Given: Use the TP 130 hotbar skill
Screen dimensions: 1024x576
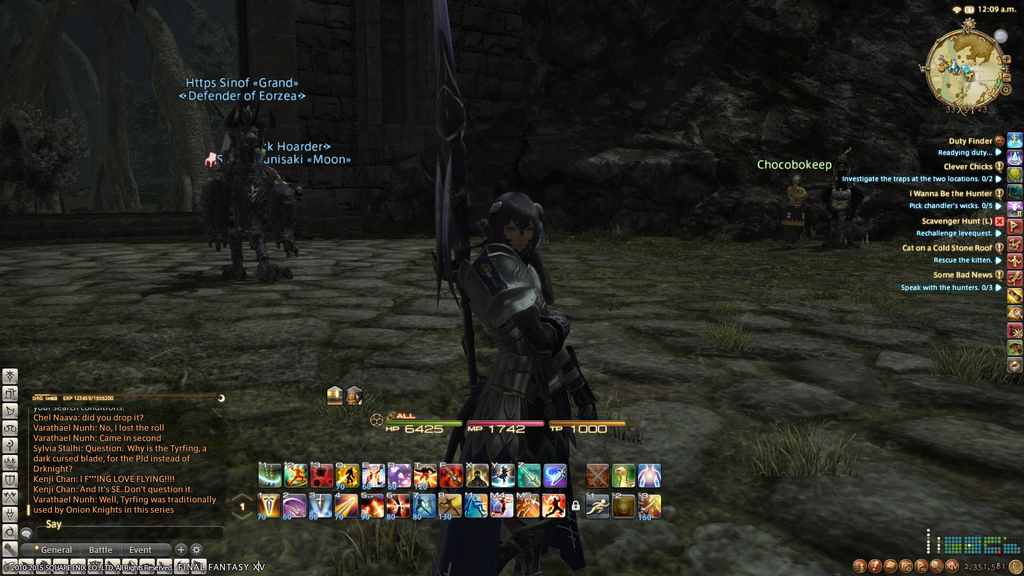Looking at the screenshot, I should click(450, 506).
